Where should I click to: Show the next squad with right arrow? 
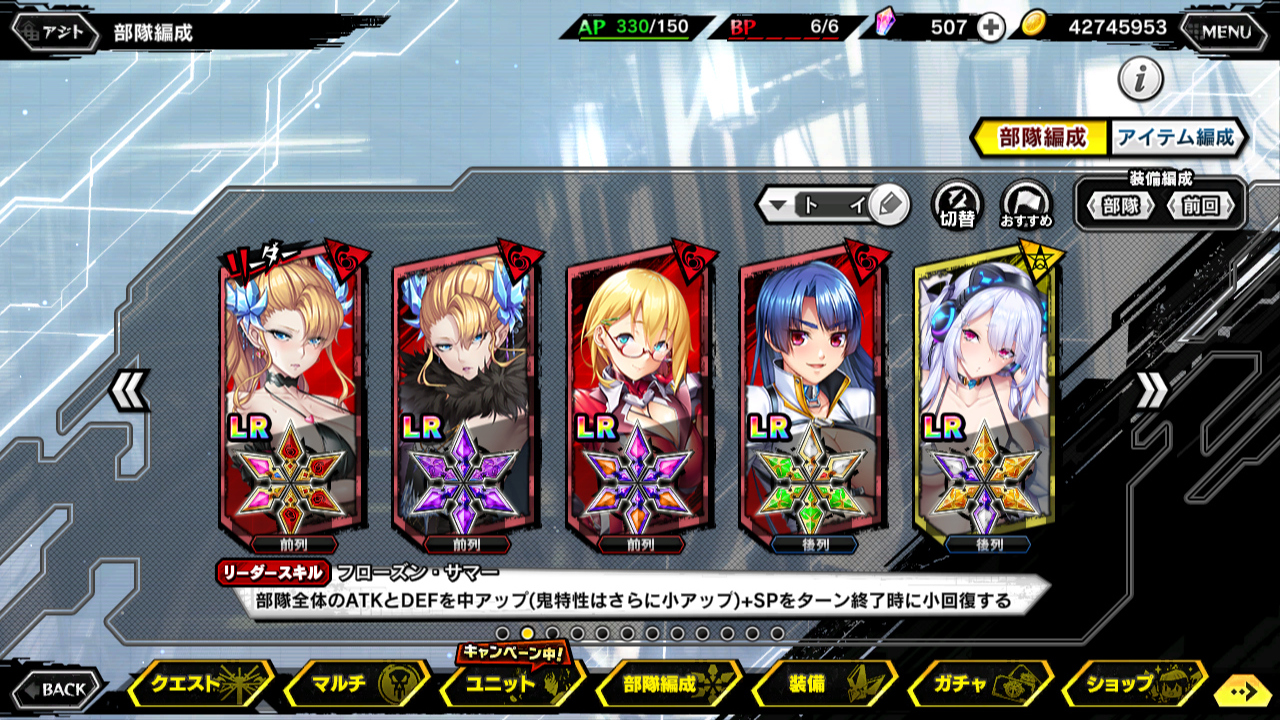click(1151, 390)
